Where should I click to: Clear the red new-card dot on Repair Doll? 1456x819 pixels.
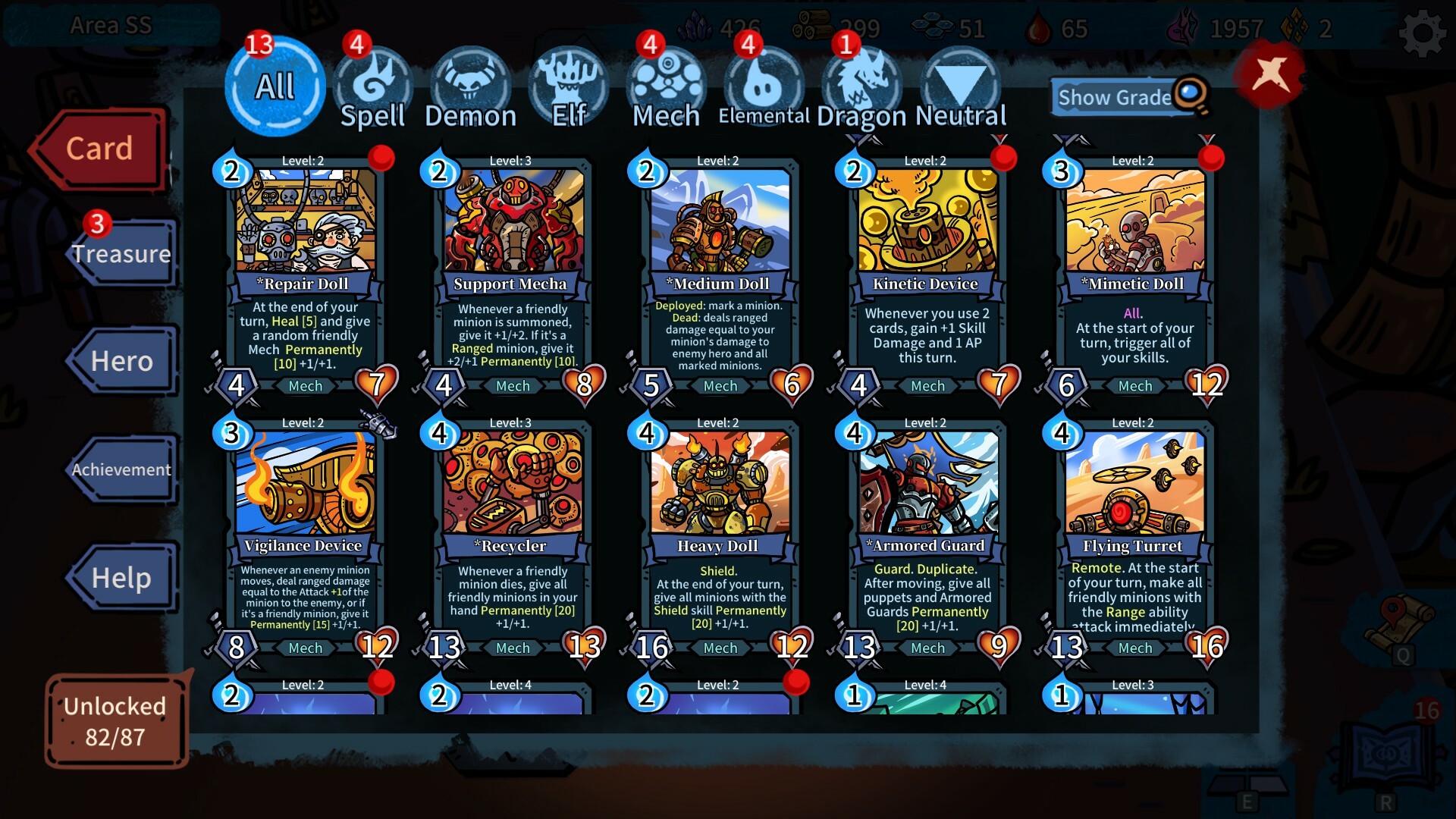(x=384, y=157)
